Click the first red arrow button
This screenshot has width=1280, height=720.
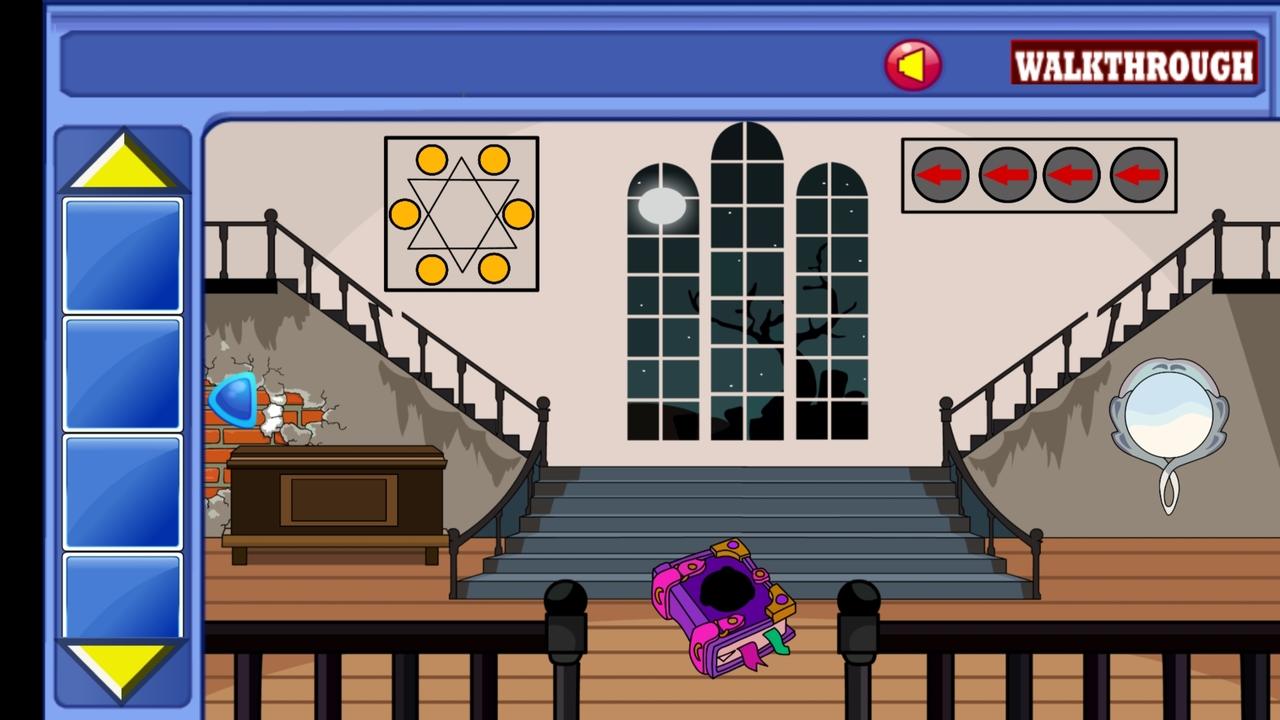(x=940, y=175)
